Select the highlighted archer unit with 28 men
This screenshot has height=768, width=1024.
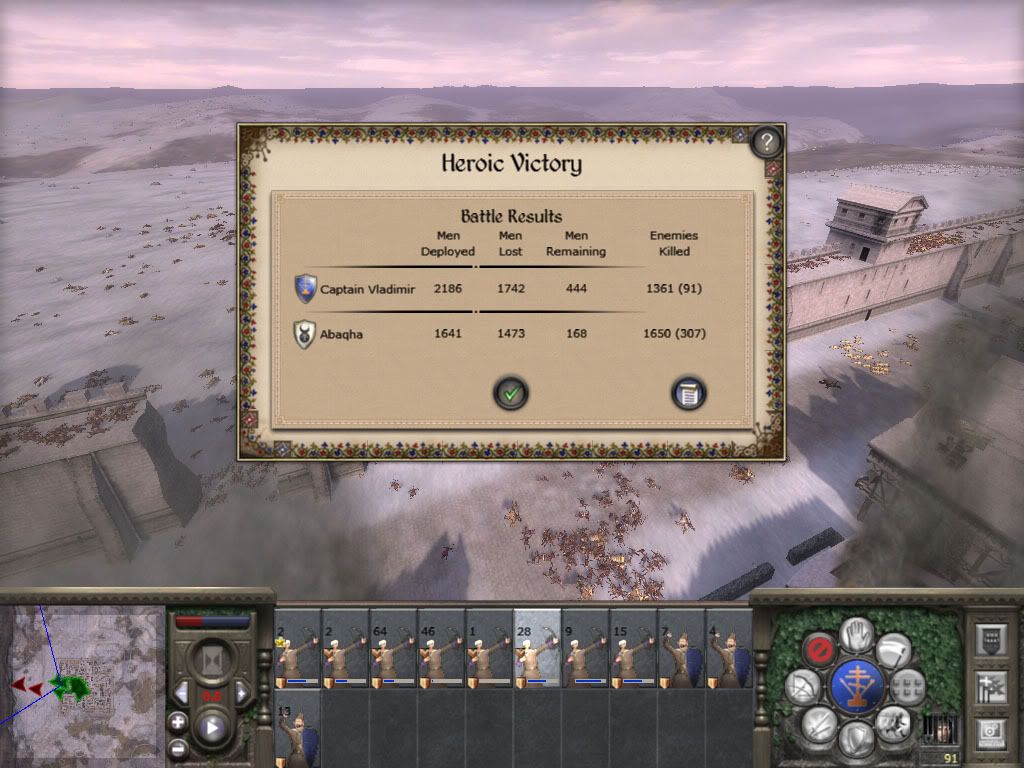tap(537, 648)
